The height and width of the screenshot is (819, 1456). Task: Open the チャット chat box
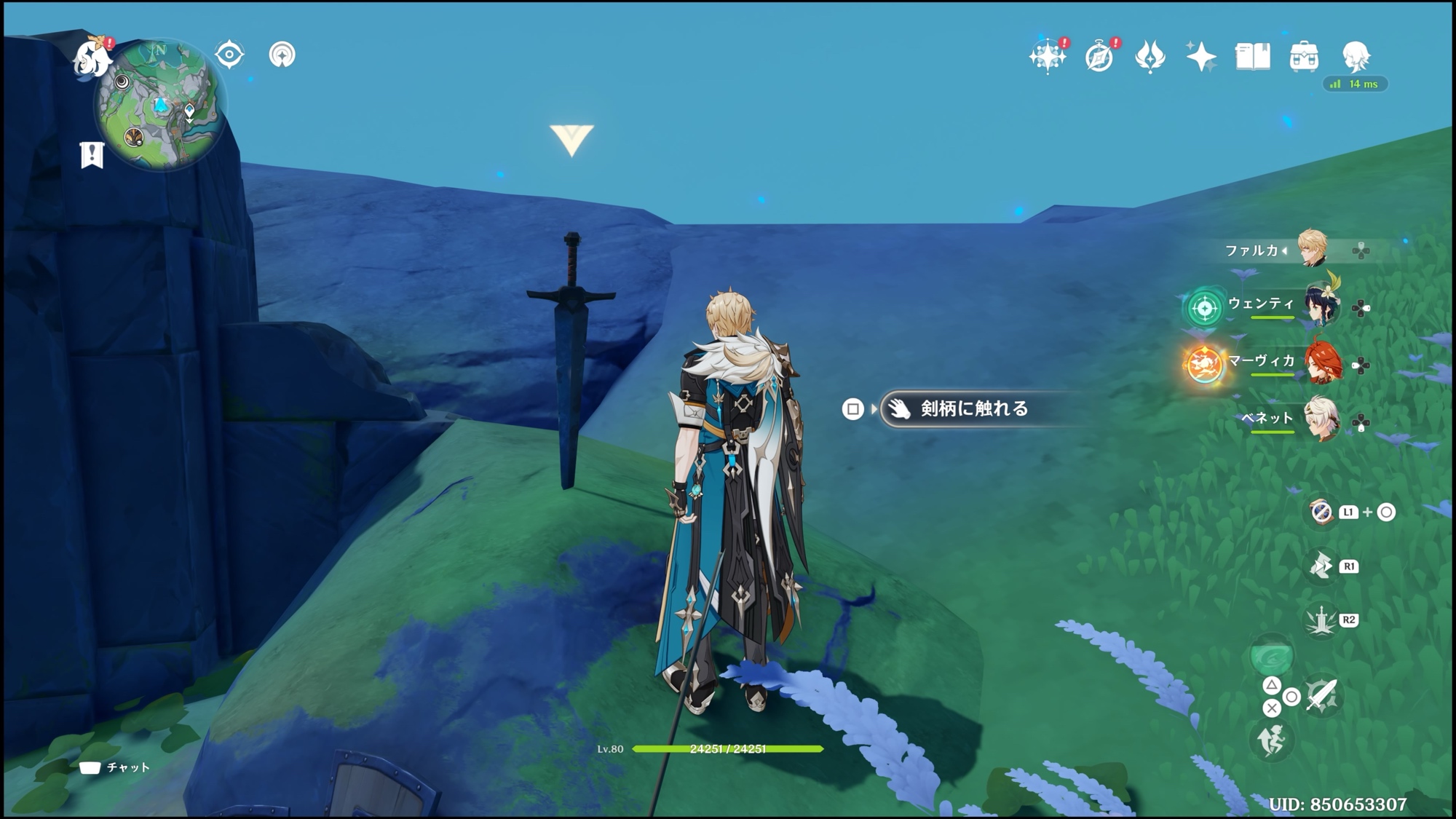point(115,767)
